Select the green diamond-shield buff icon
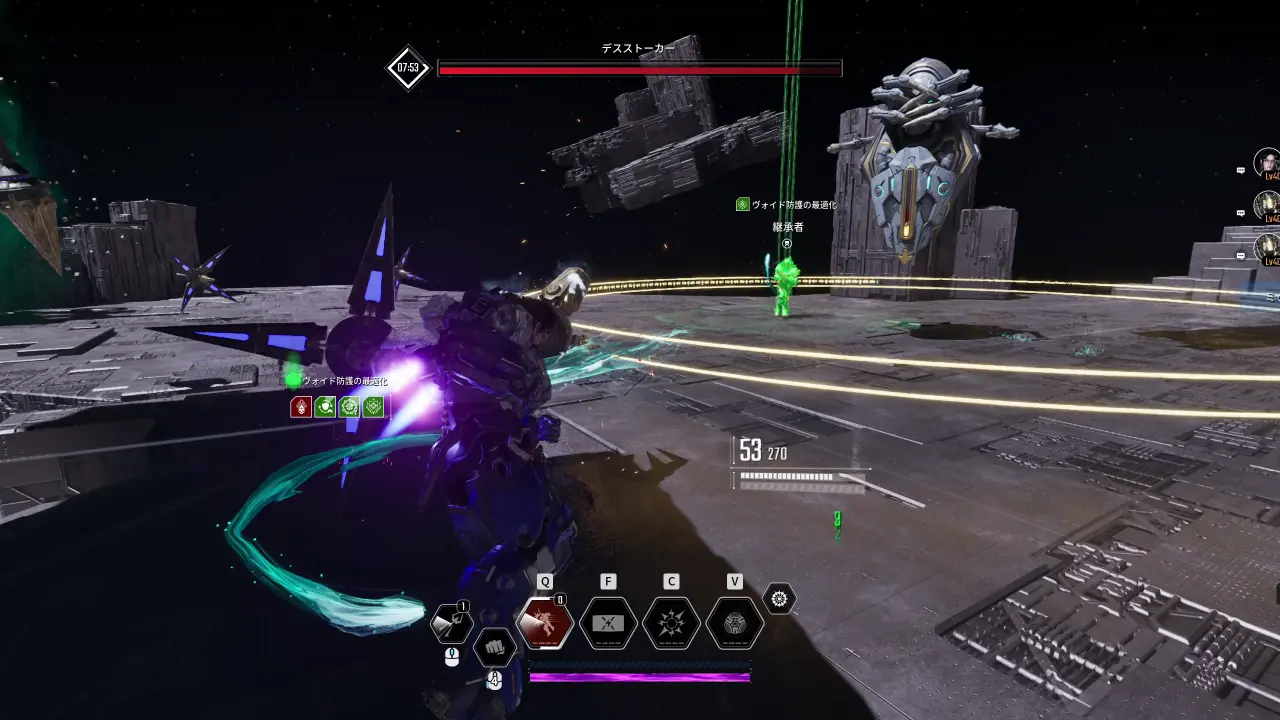 (373, 406)
